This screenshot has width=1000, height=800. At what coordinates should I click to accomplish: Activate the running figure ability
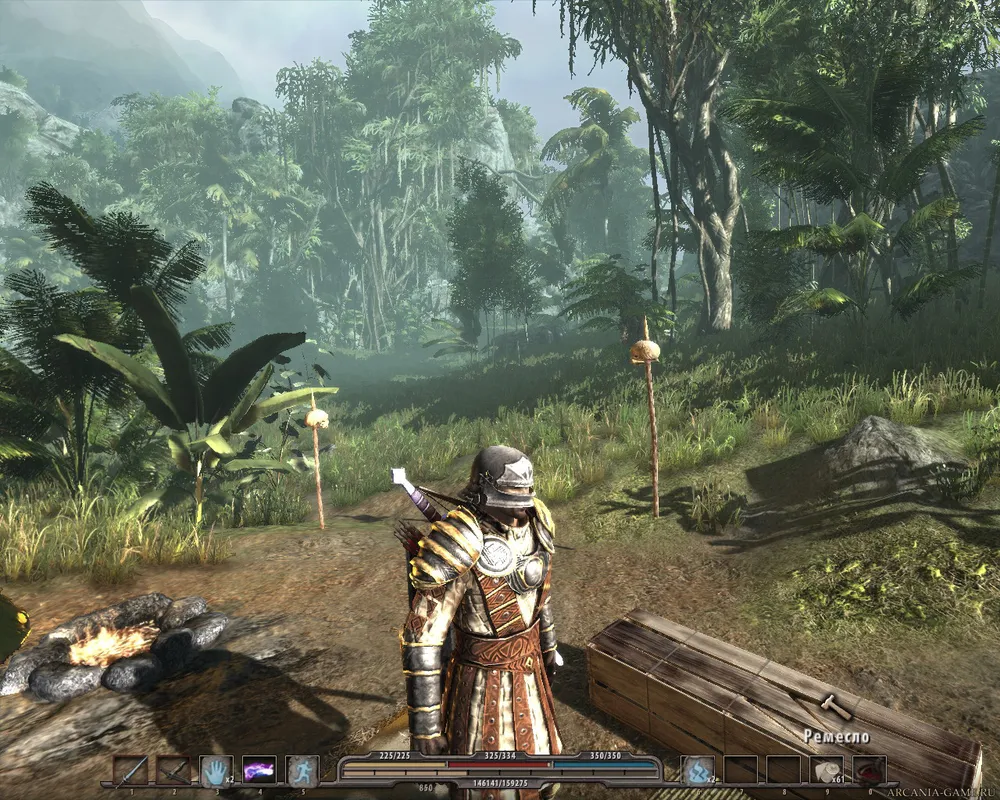point(302,770)
